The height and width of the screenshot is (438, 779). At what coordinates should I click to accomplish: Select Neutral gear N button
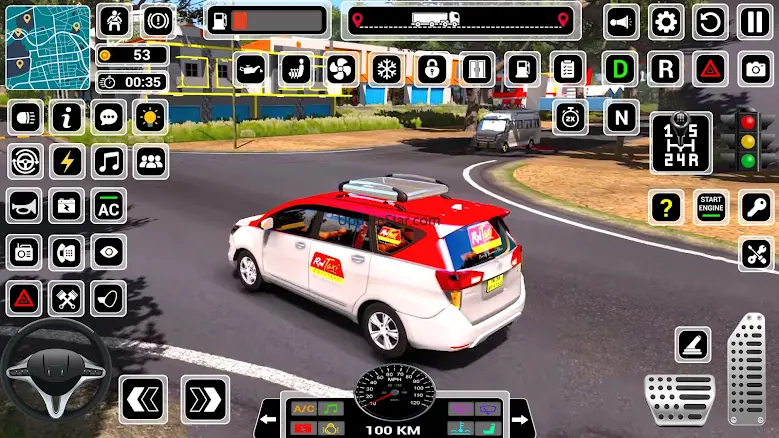621,117
